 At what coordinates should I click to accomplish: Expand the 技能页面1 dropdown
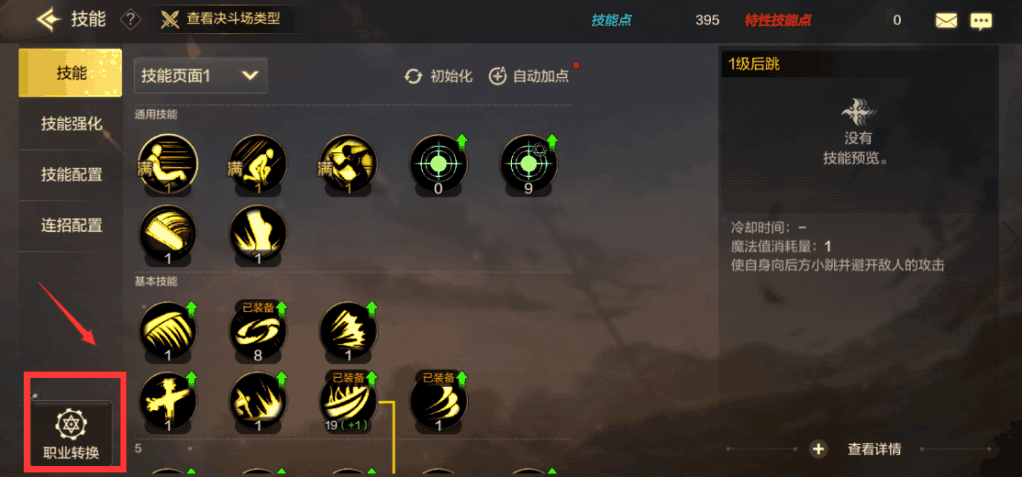click(200, 74)
